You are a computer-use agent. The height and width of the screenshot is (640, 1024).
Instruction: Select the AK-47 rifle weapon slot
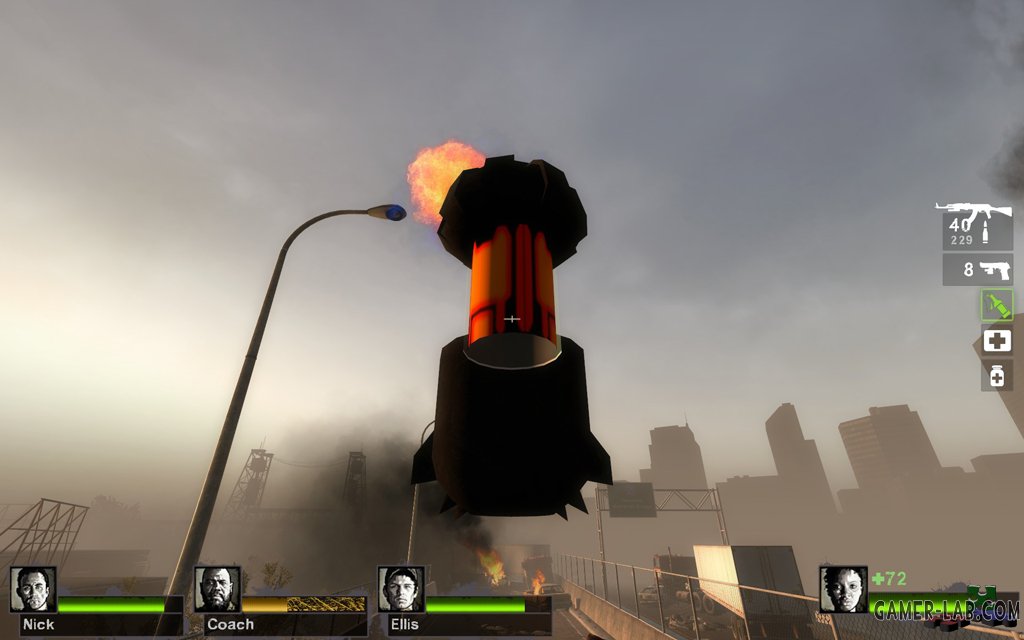coord(977,225)
